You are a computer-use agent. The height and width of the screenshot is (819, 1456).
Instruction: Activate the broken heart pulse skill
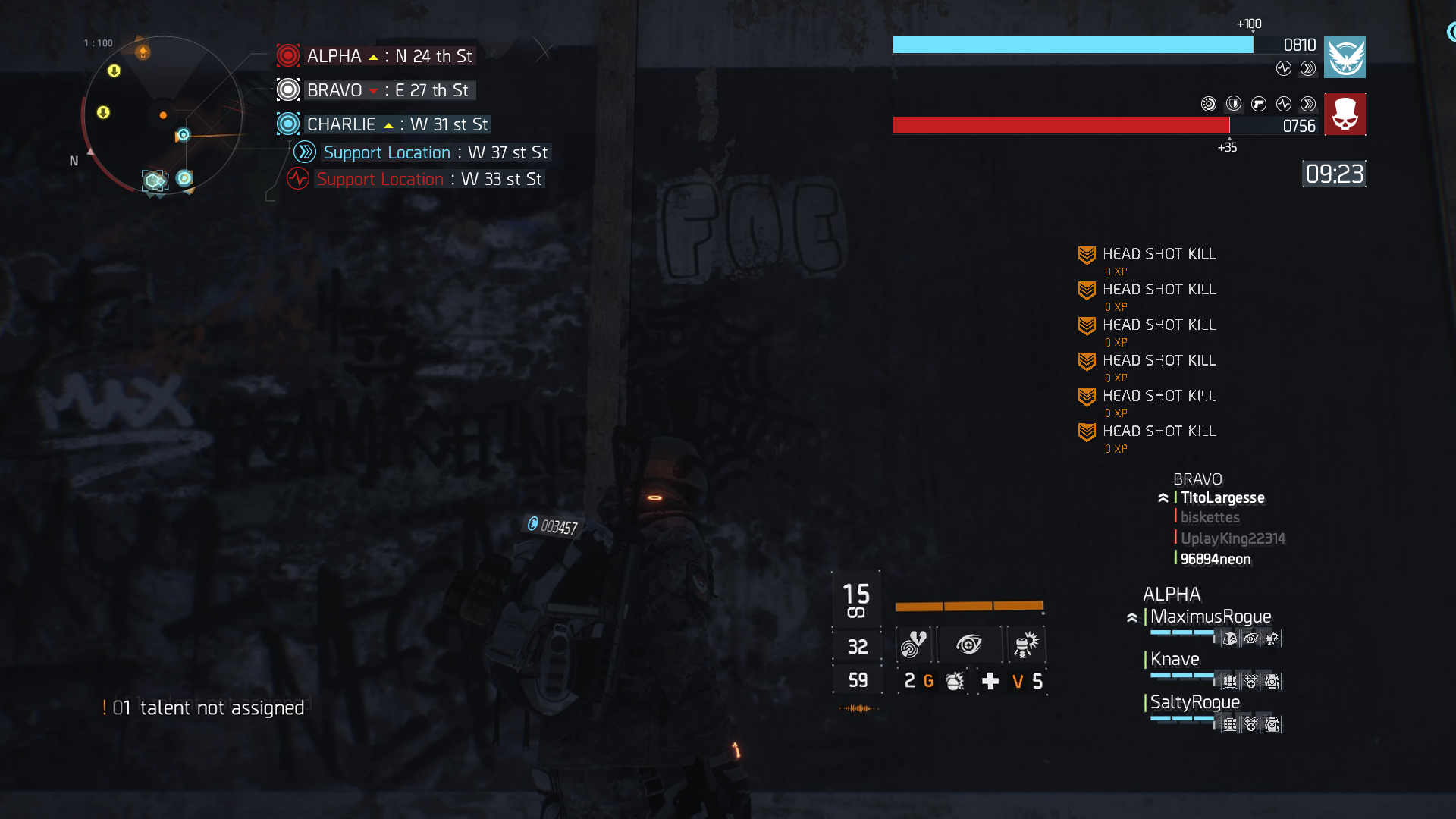coord(914,645)
